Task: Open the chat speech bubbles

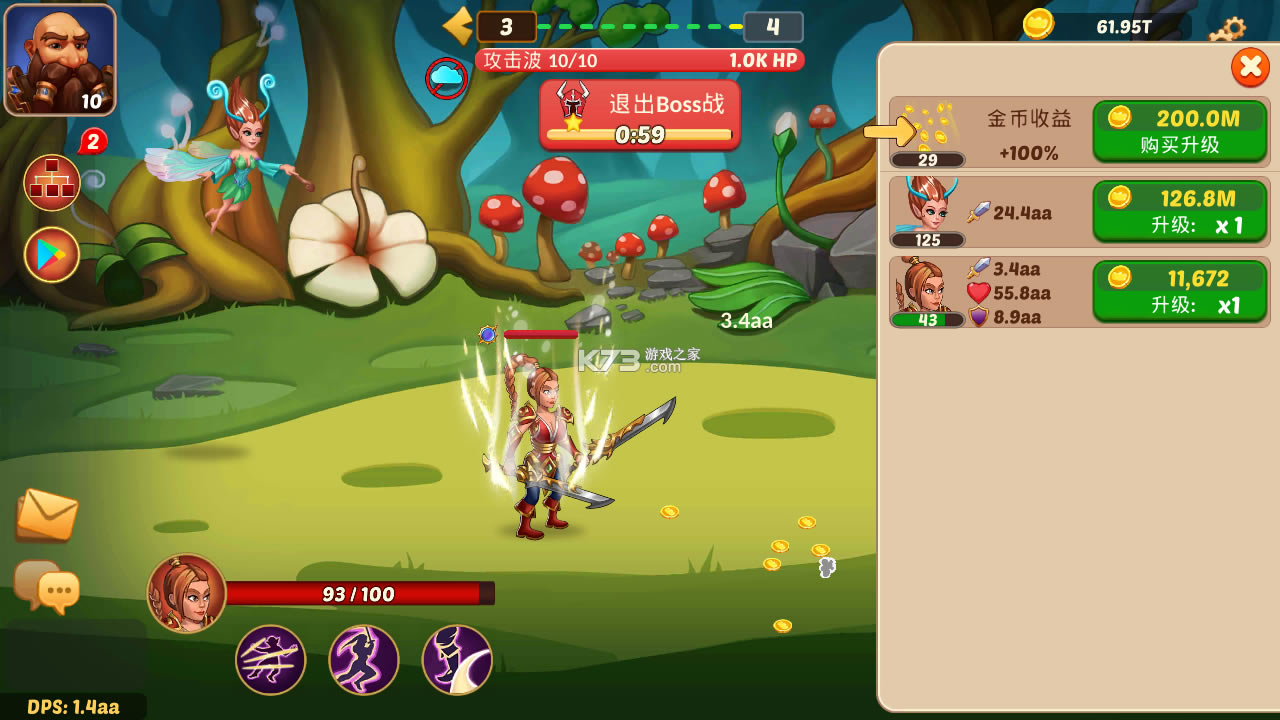Action: click(x=47, y=586)
